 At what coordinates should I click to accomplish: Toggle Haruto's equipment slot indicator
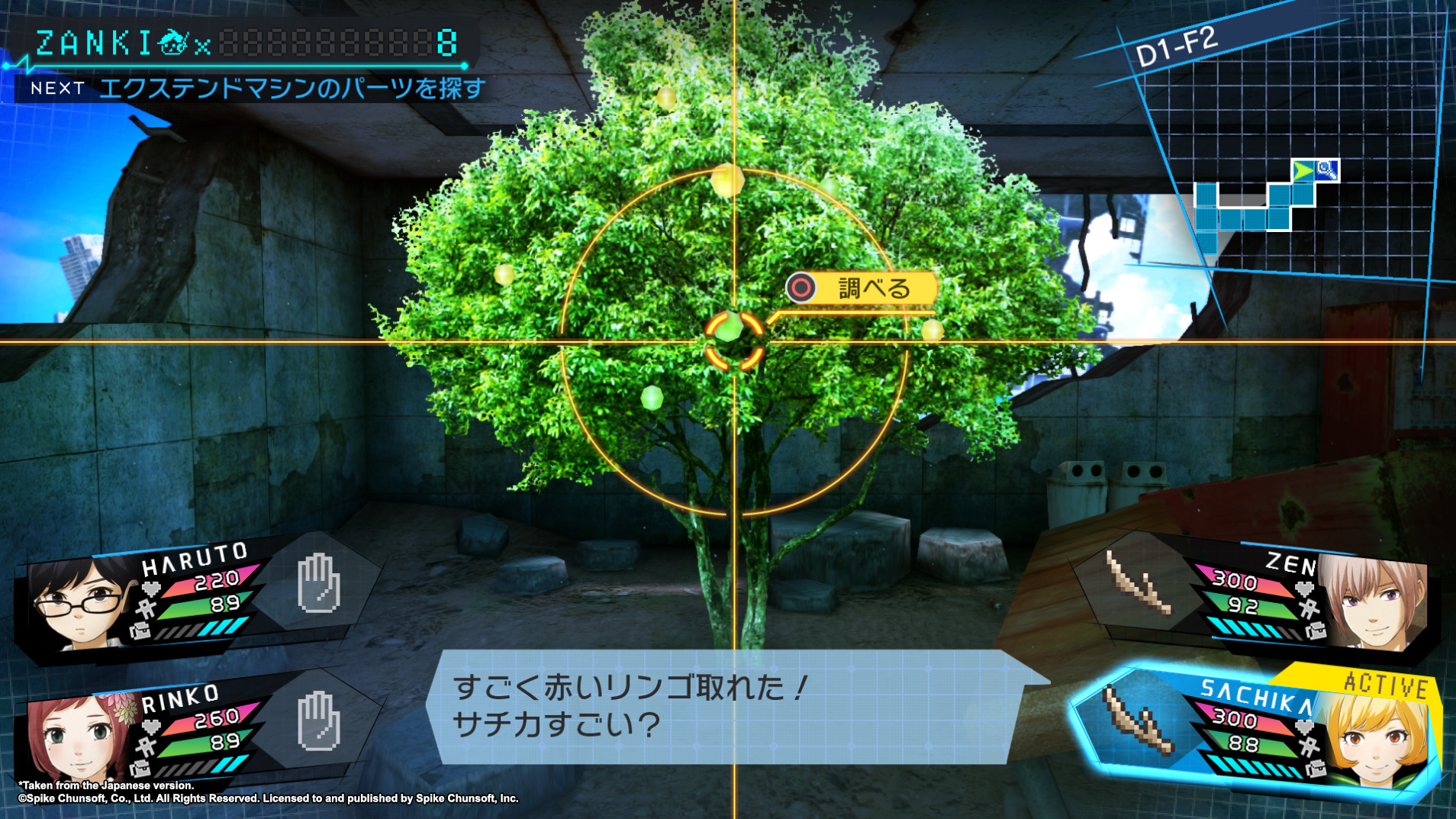140,631
